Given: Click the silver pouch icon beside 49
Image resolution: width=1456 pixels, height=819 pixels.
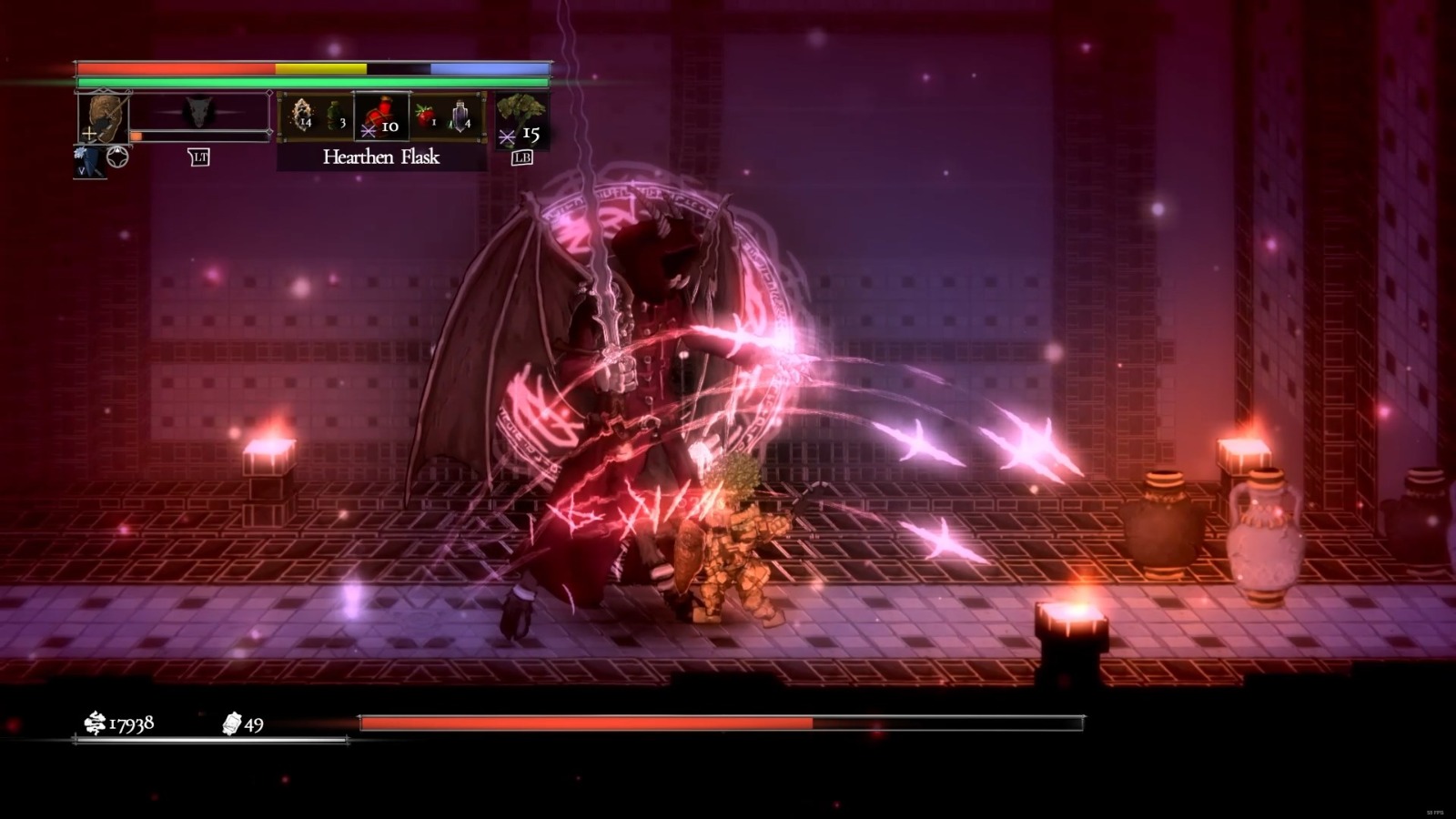Looking at the screenshot, I should click(x=230, y=725).
